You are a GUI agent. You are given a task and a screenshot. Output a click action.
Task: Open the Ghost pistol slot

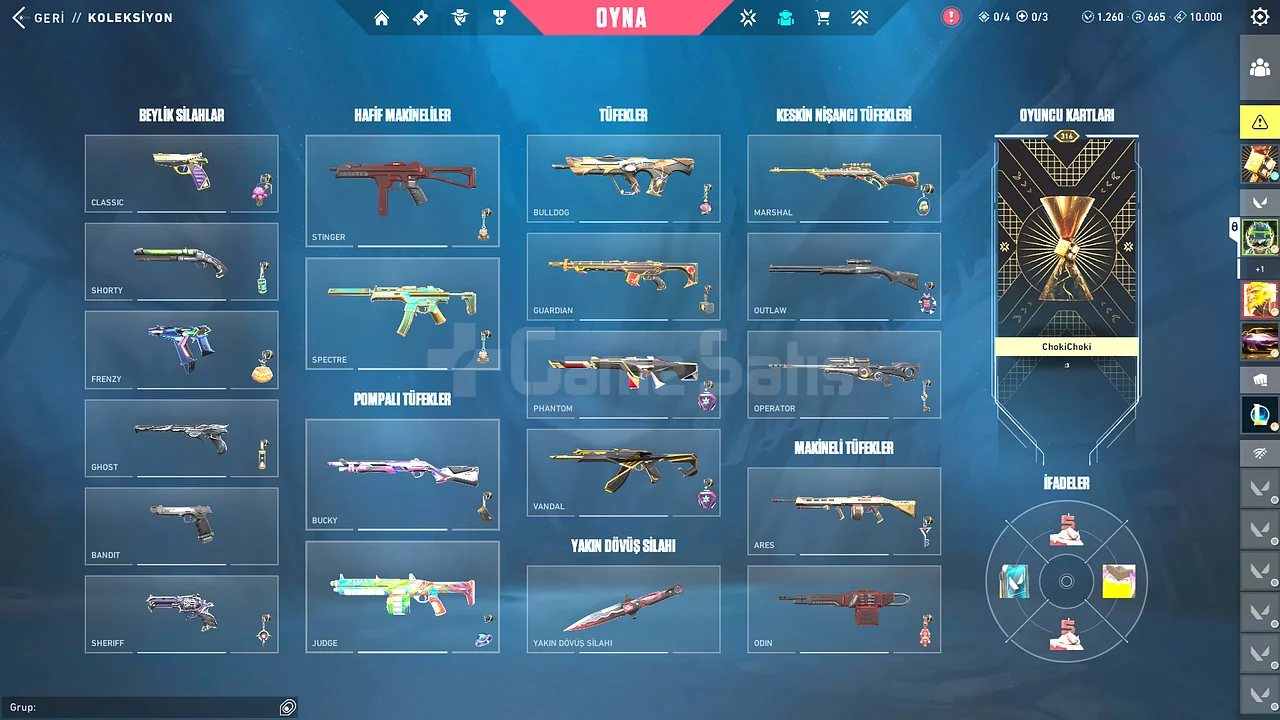[181, 438]
